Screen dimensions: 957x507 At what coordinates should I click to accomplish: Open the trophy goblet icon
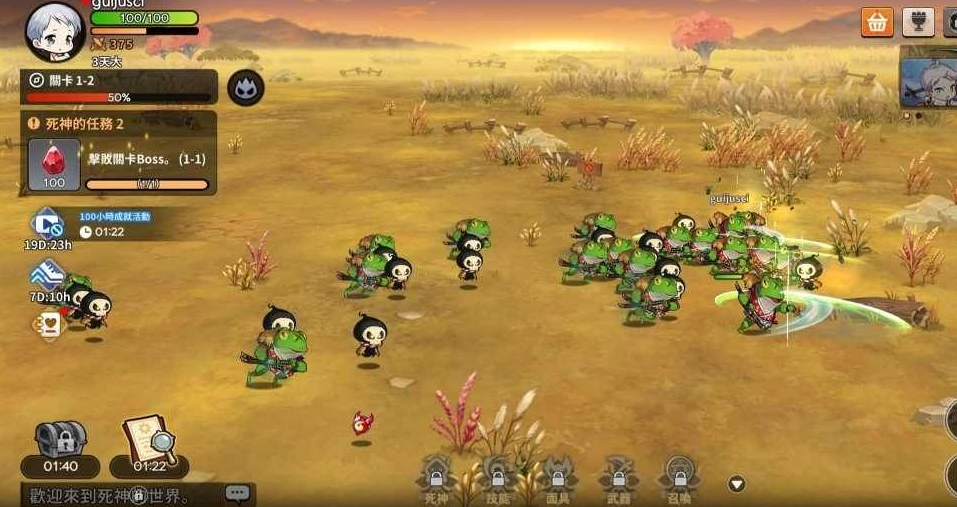917,22
